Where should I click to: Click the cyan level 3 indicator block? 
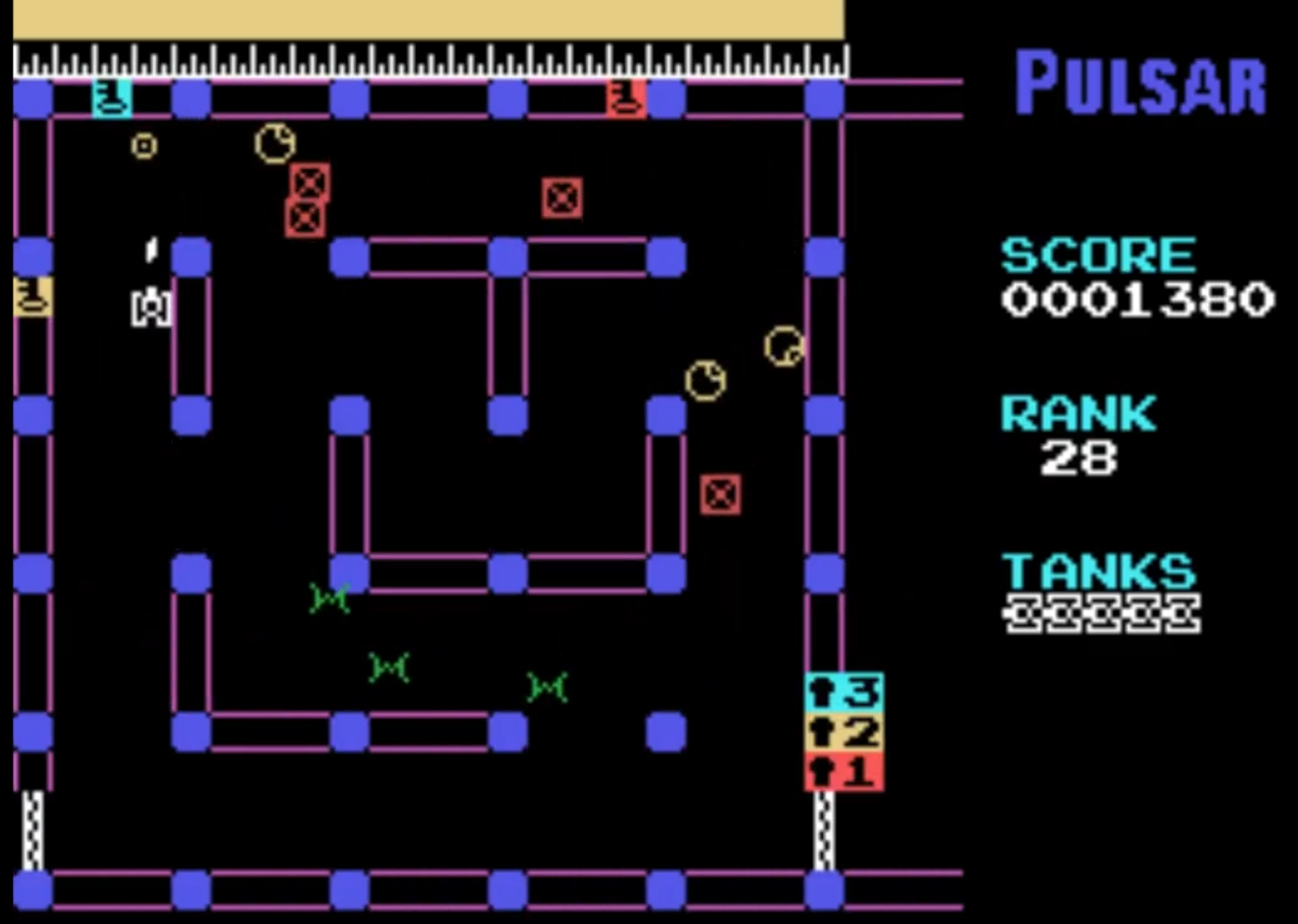(x=842, y=690)
